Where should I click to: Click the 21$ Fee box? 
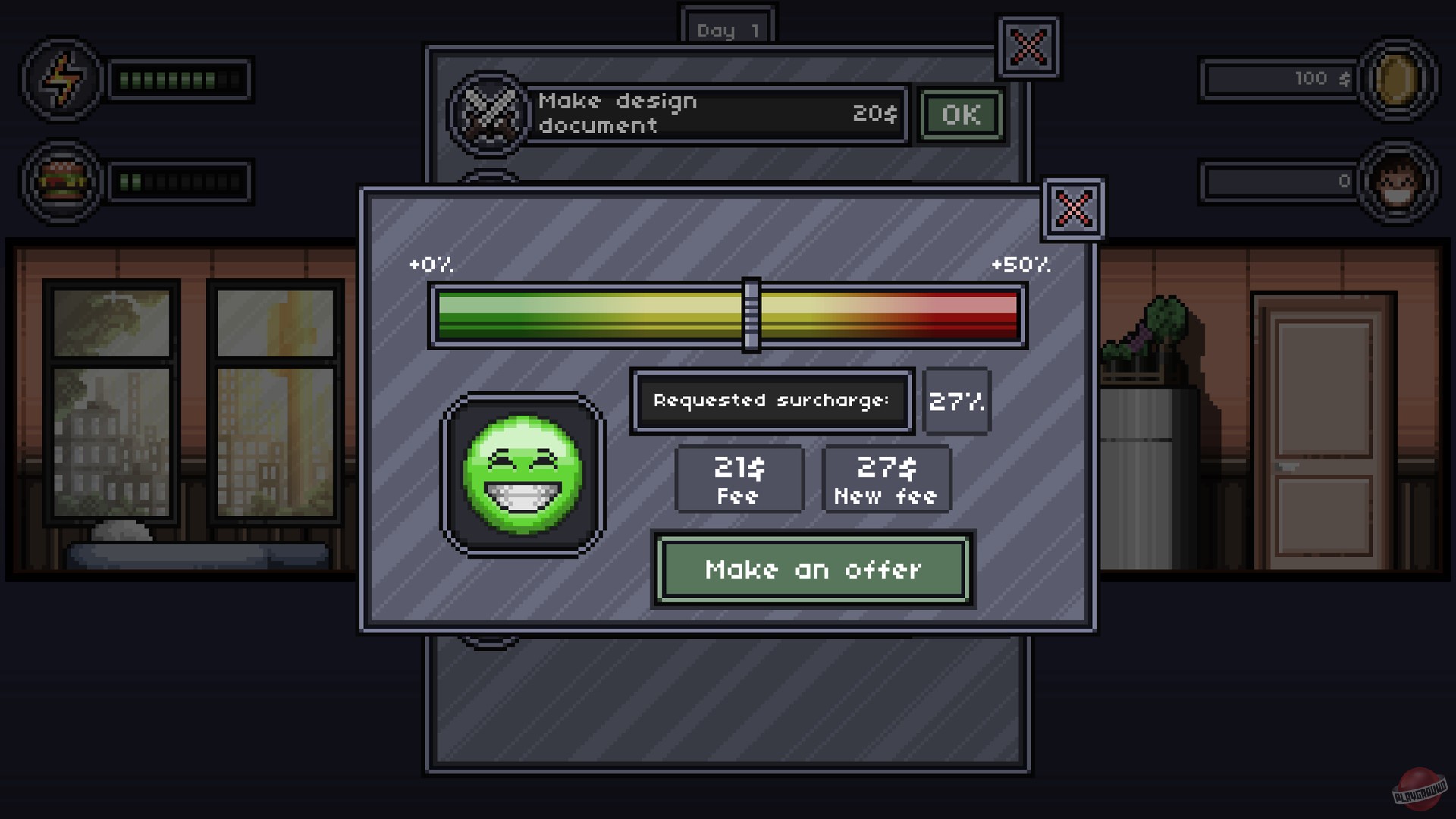click(739, 479)
